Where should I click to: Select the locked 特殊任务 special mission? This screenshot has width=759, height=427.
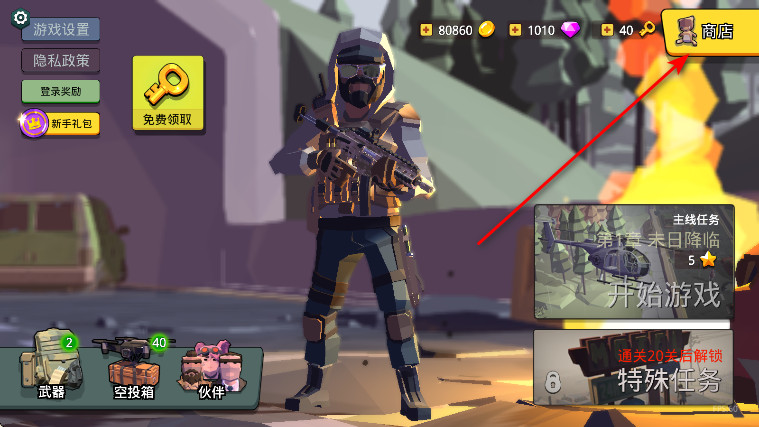[635, 367]
